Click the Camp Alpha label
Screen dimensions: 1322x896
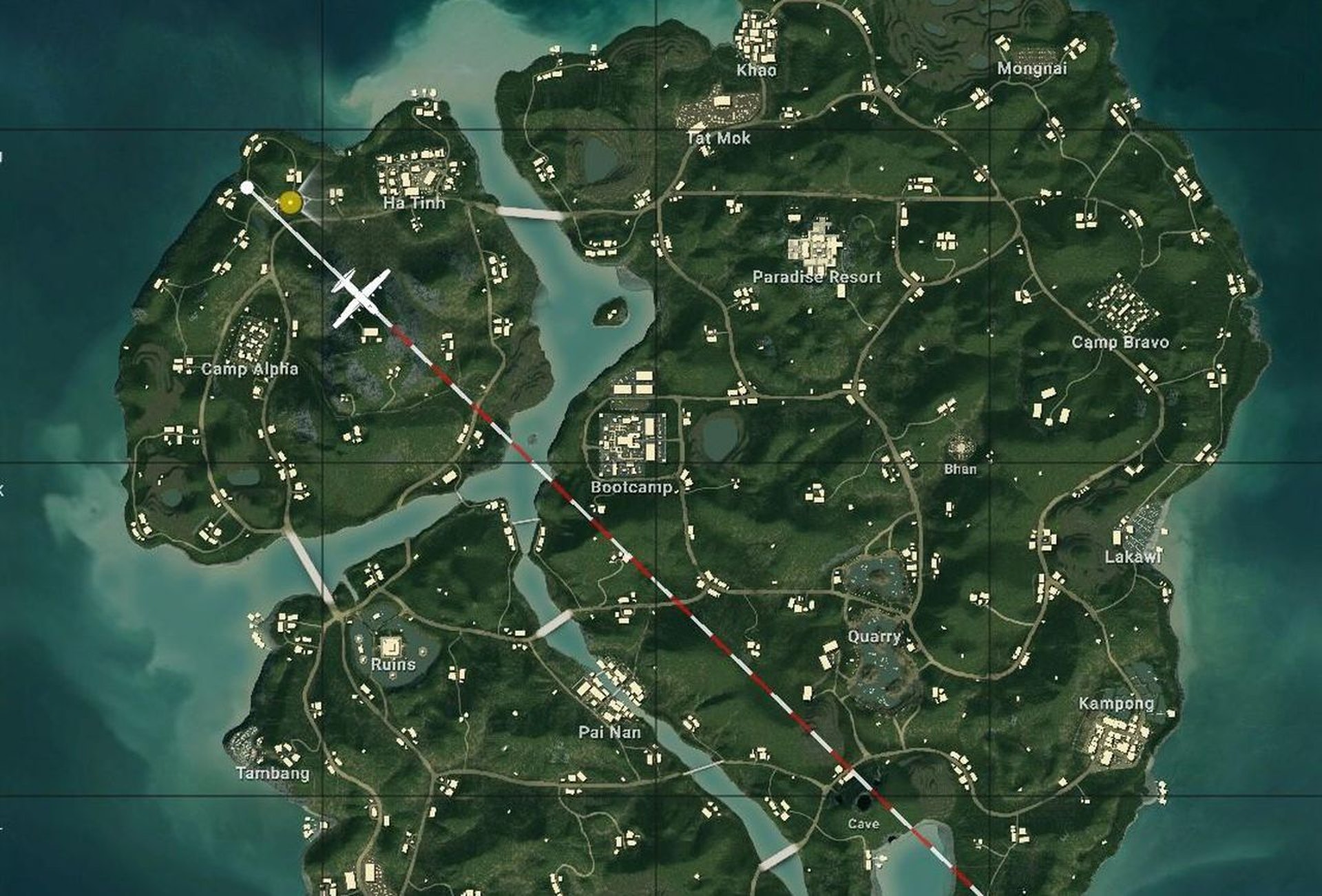(x=249, y=370)
